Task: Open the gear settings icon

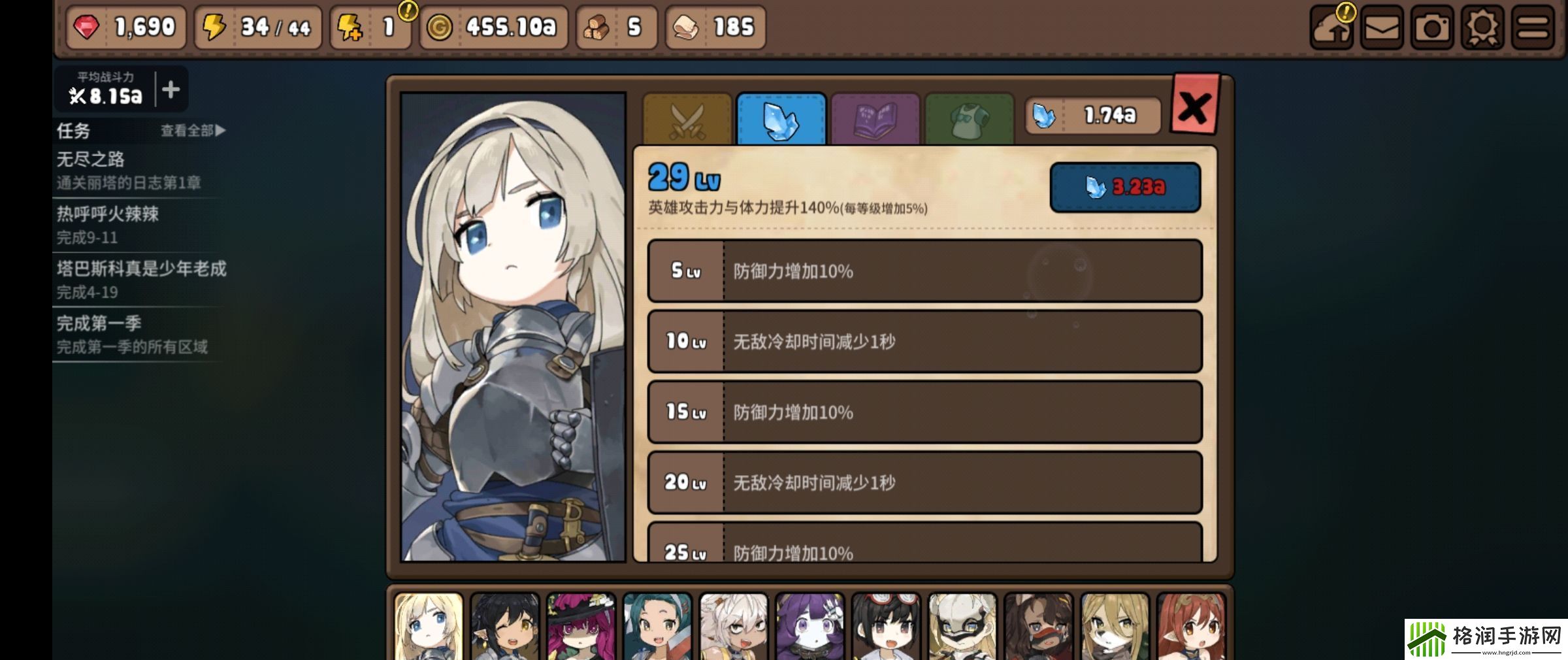Action: click(x=1482, y=27)
